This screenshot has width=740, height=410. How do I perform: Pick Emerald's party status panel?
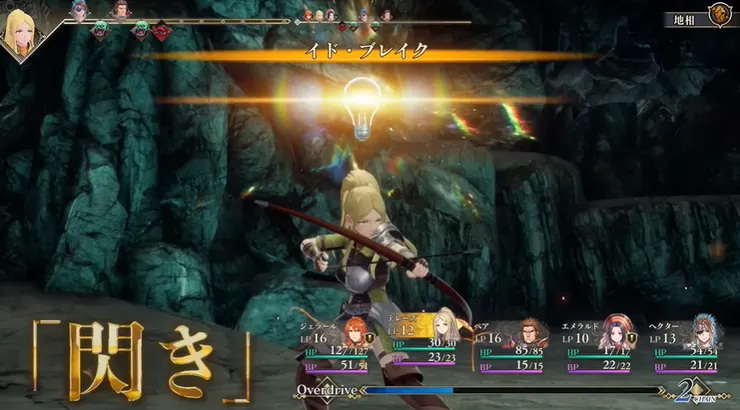pos(600,346)
